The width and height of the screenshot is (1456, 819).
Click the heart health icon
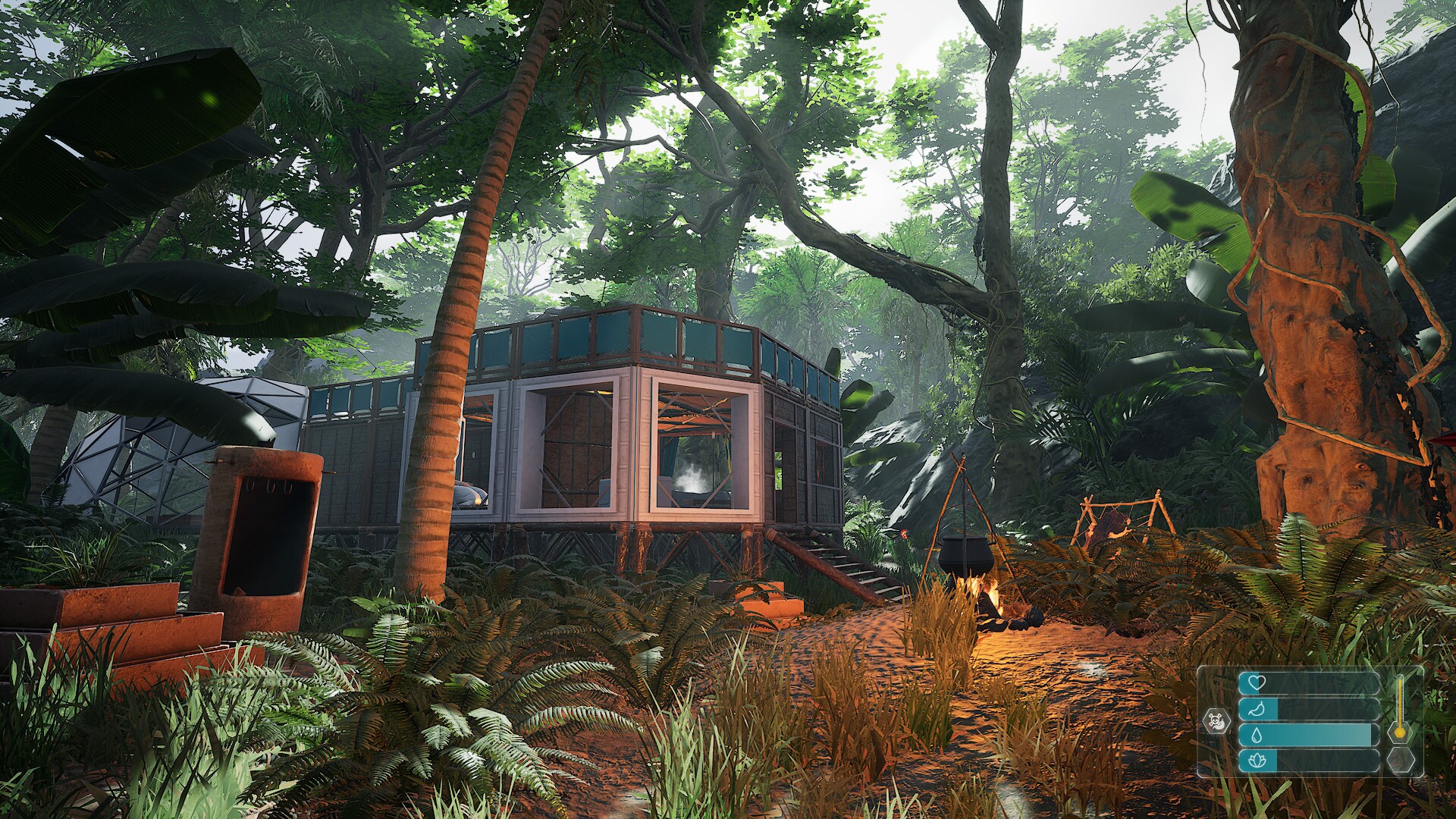(x=1256, y=682)
